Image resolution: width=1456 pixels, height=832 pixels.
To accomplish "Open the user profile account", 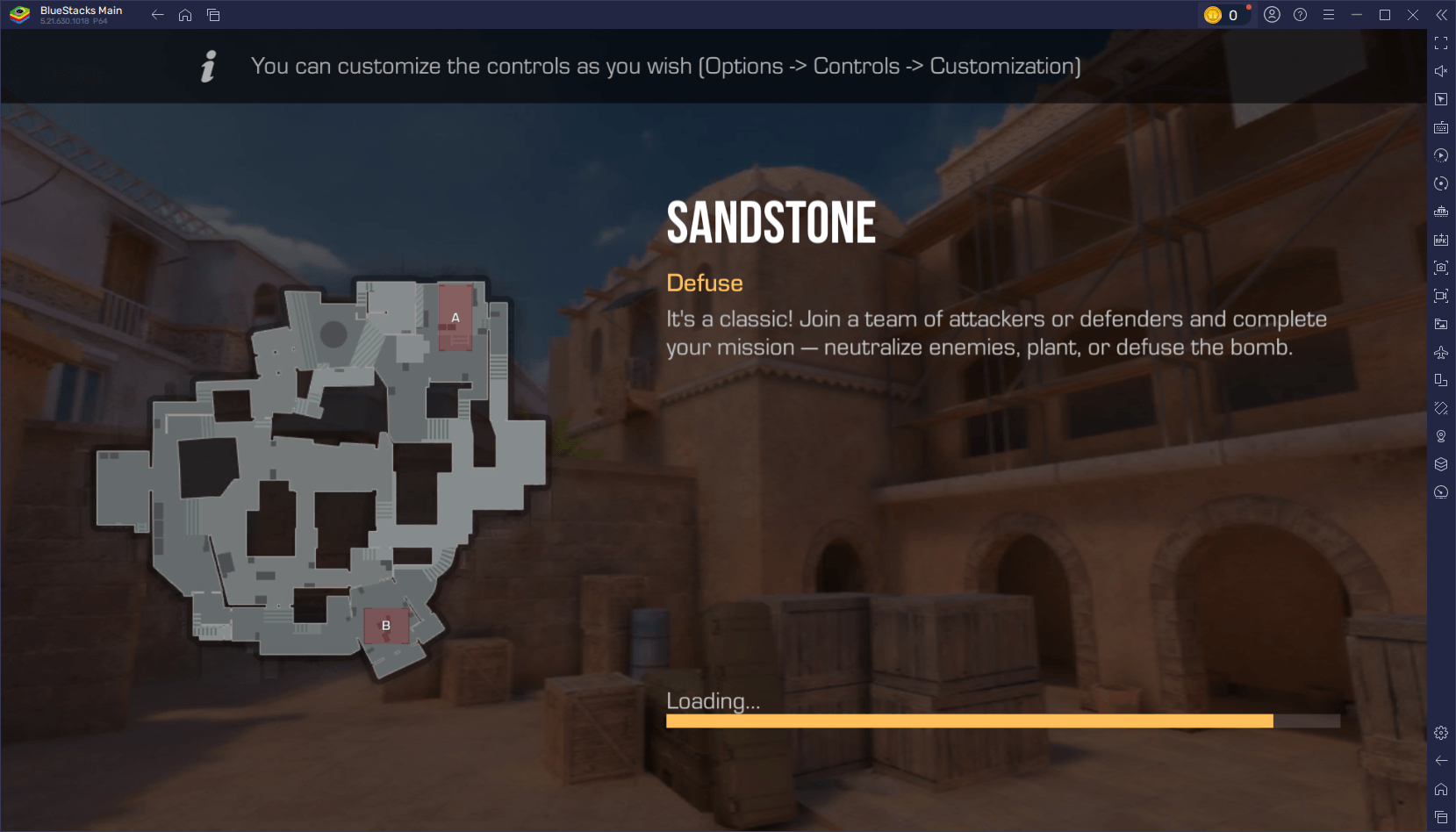I will [x=1273, y=14].
